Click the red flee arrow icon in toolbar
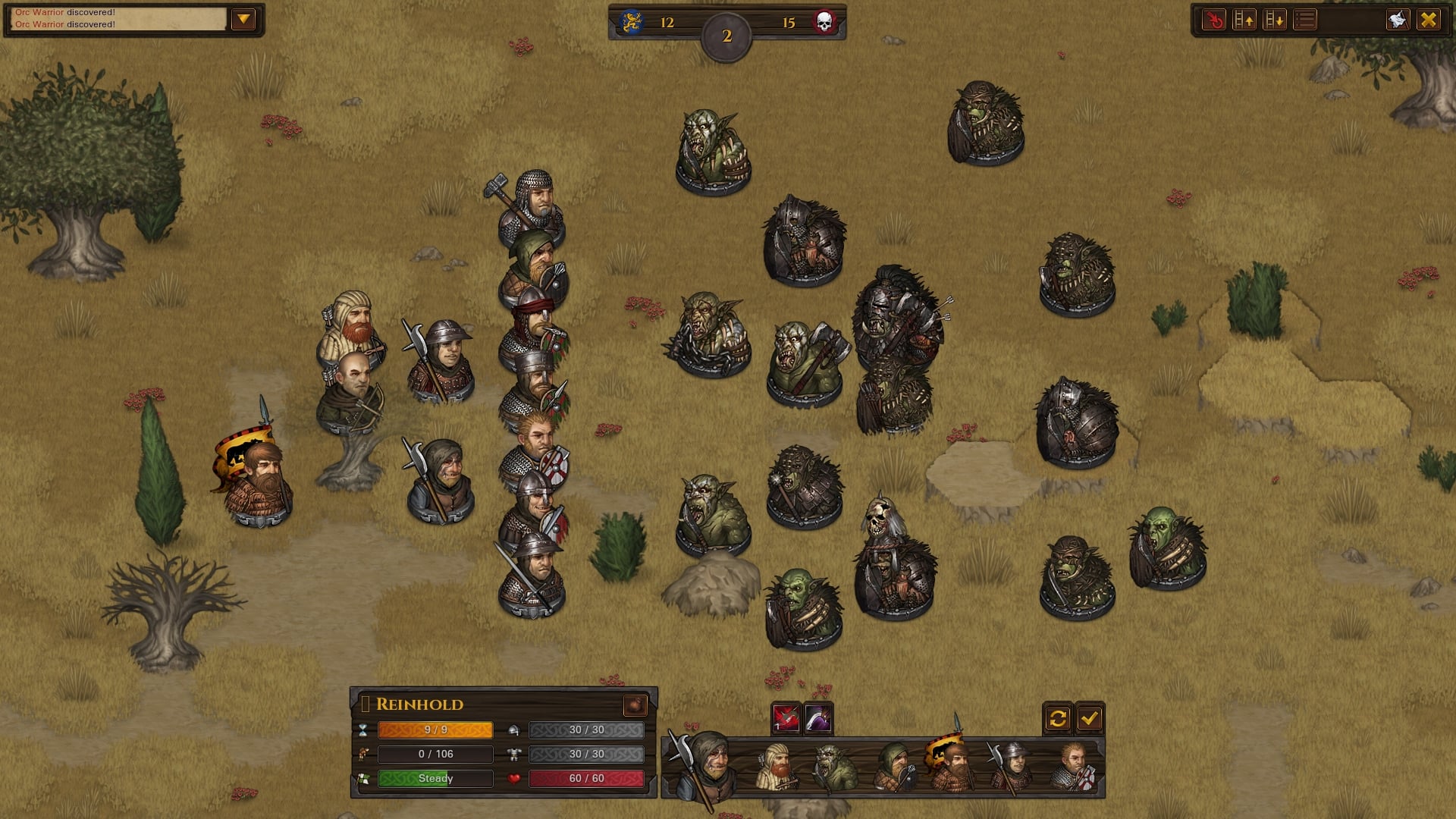 (x=1215, y=19)
